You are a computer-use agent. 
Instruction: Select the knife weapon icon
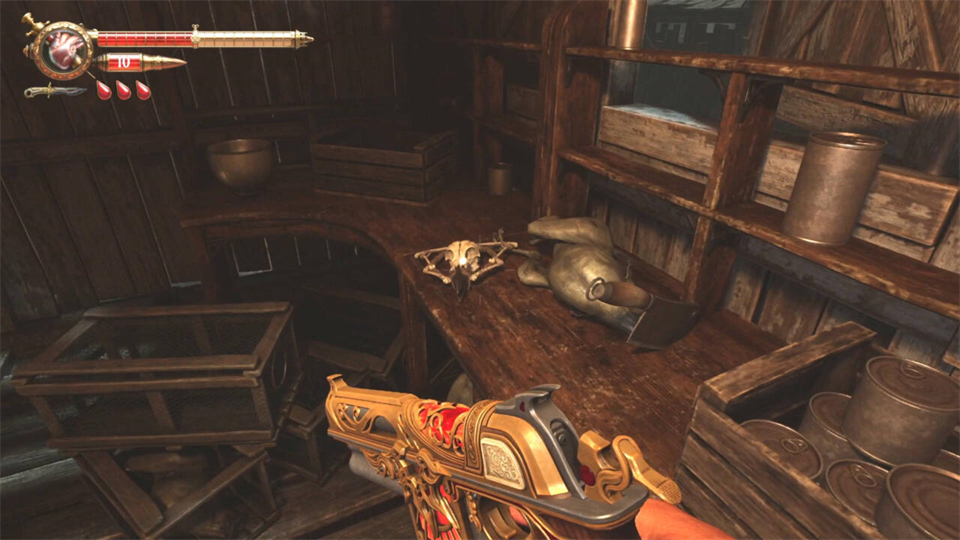54,91
